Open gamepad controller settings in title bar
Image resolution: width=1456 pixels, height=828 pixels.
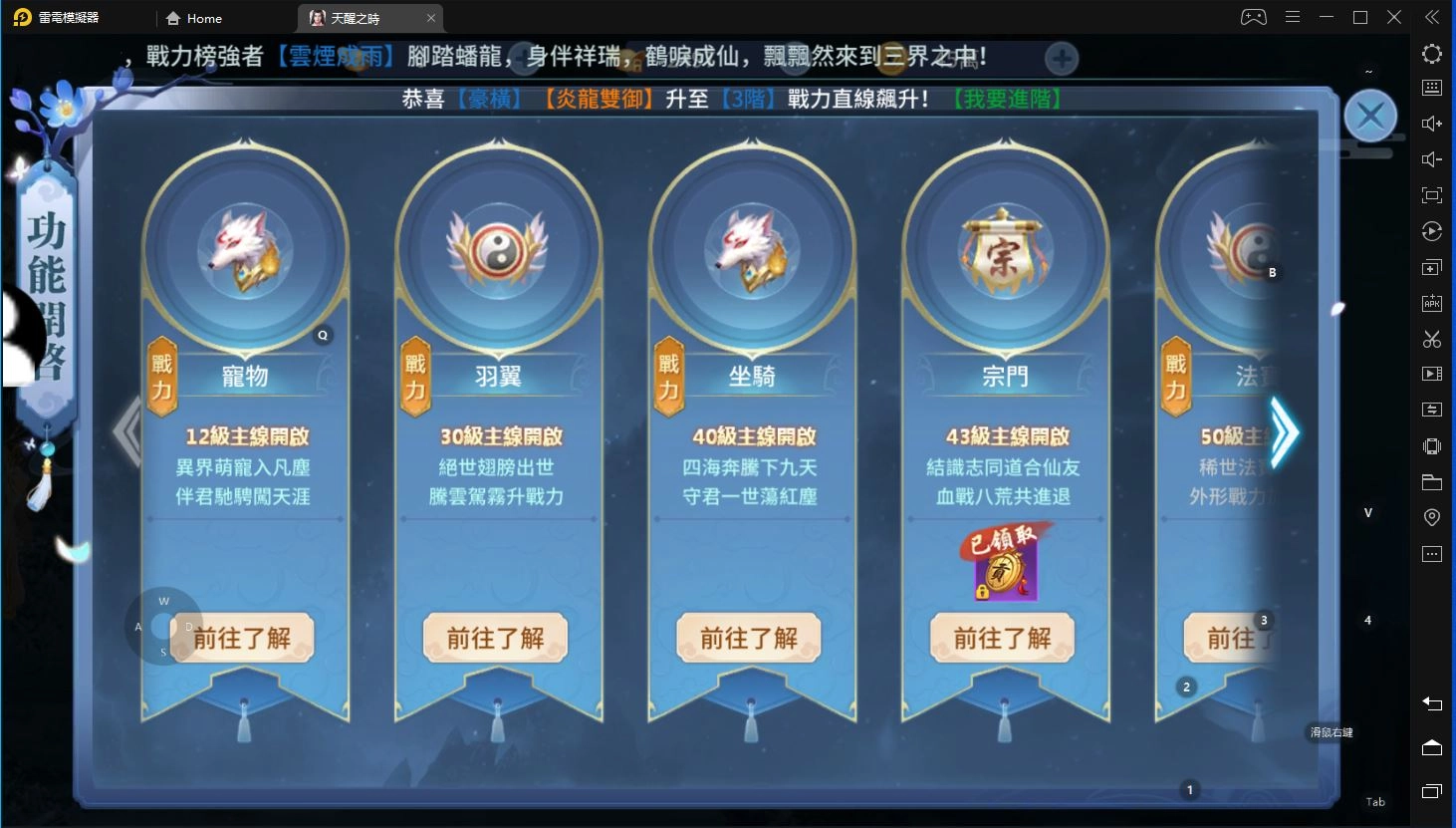pos(1252,17)
